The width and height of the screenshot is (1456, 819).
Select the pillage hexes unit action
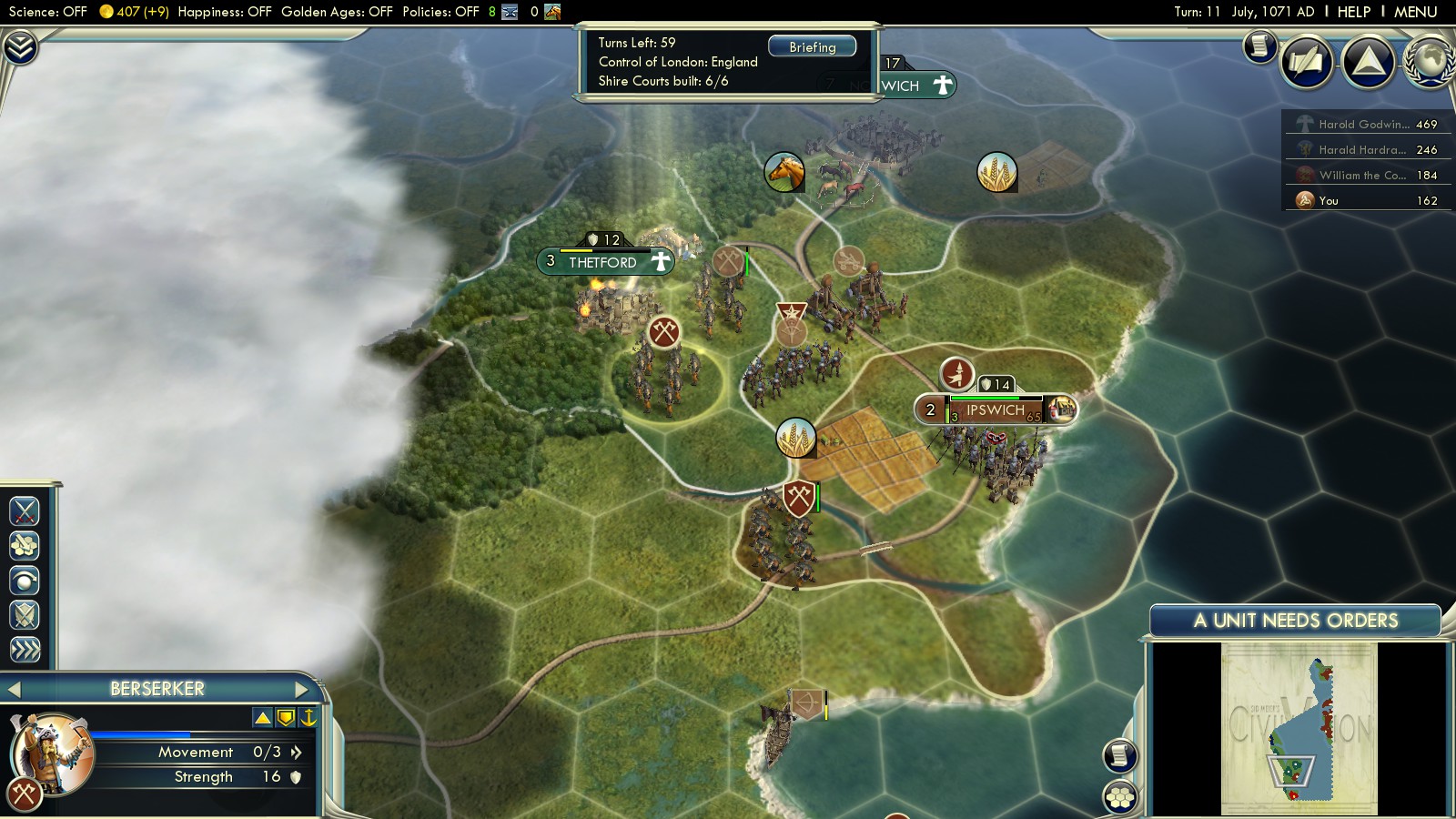tap(25, 546)
